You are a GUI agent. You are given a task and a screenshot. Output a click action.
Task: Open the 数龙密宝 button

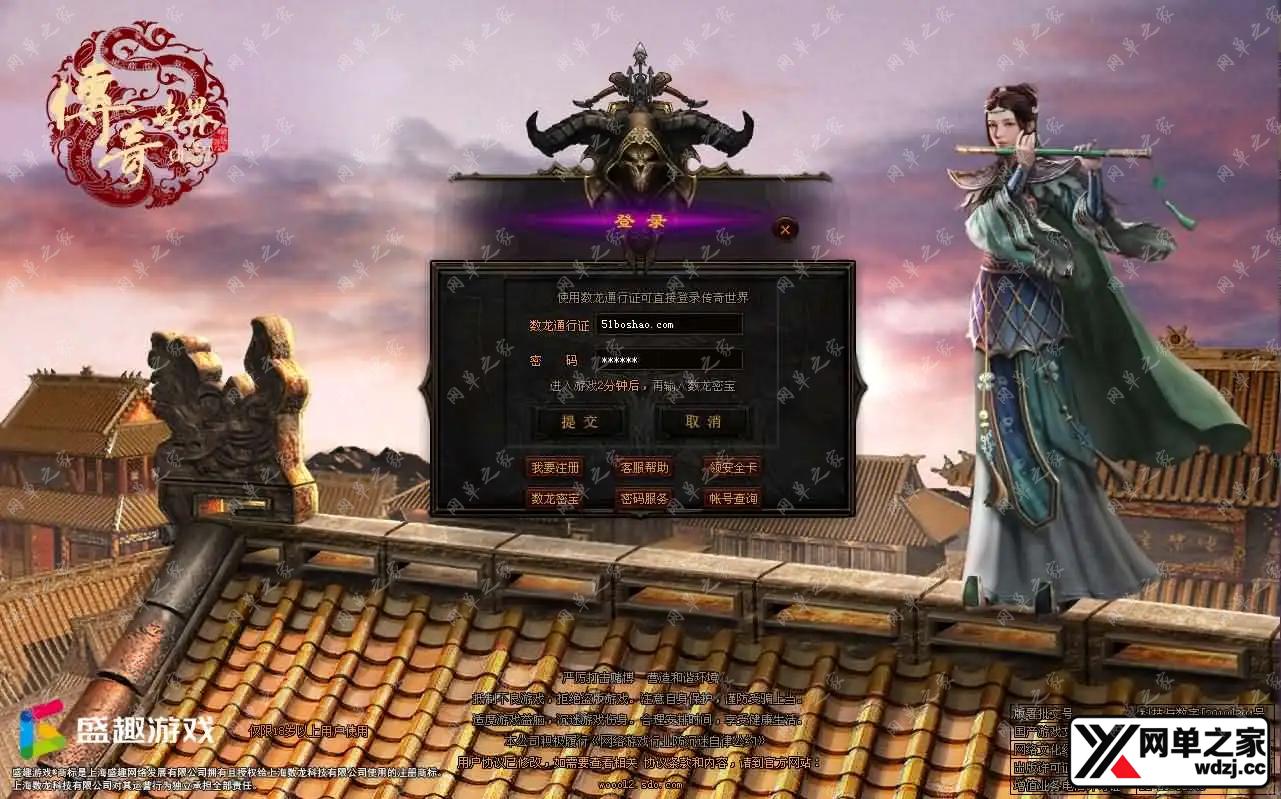pos(555,498)
